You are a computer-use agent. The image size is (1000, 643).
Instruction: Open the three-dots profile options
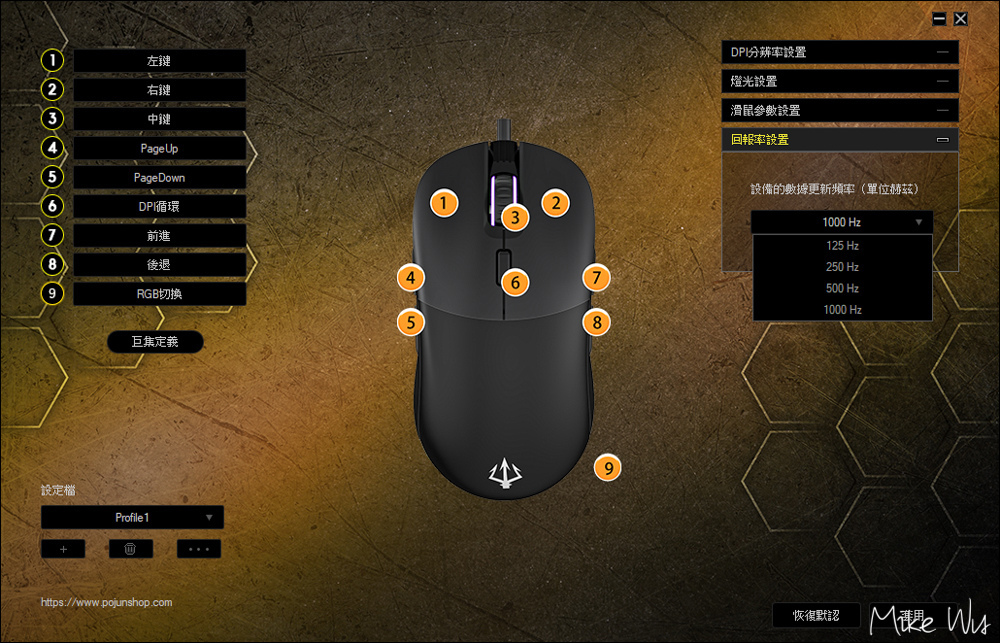point(198,549)
